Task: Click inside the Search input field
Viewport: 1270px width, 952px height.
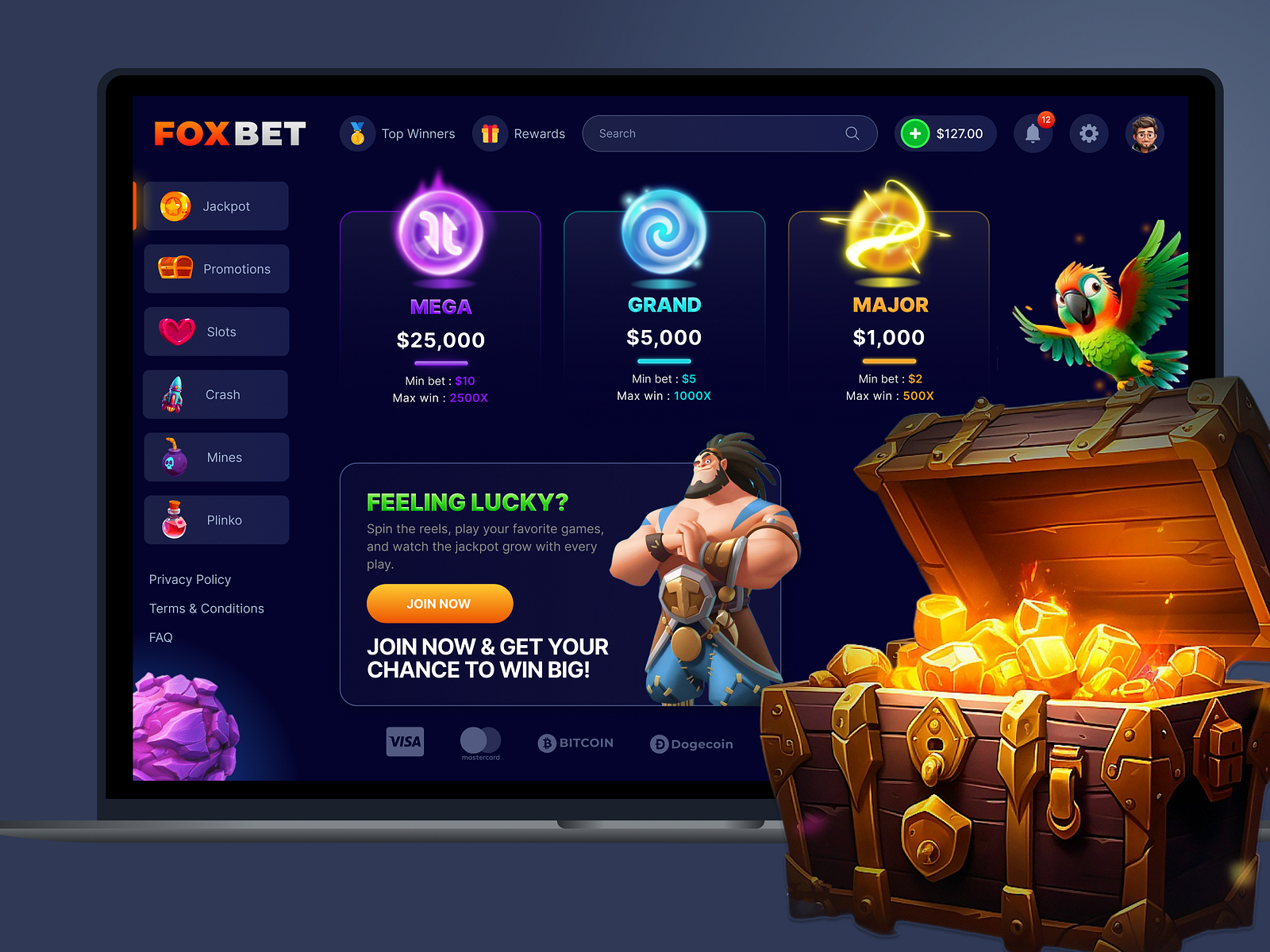Action: (x=698, y=133)
